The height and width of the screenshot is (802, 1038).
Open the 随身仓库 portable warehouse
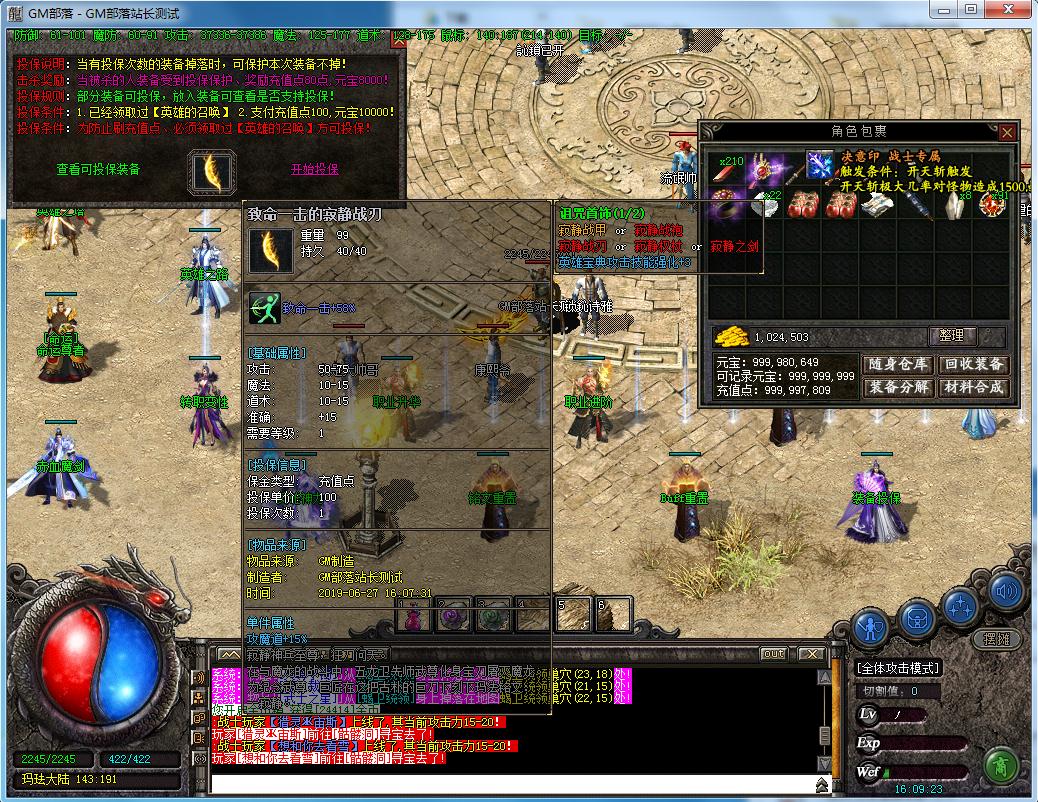point(897,364)
